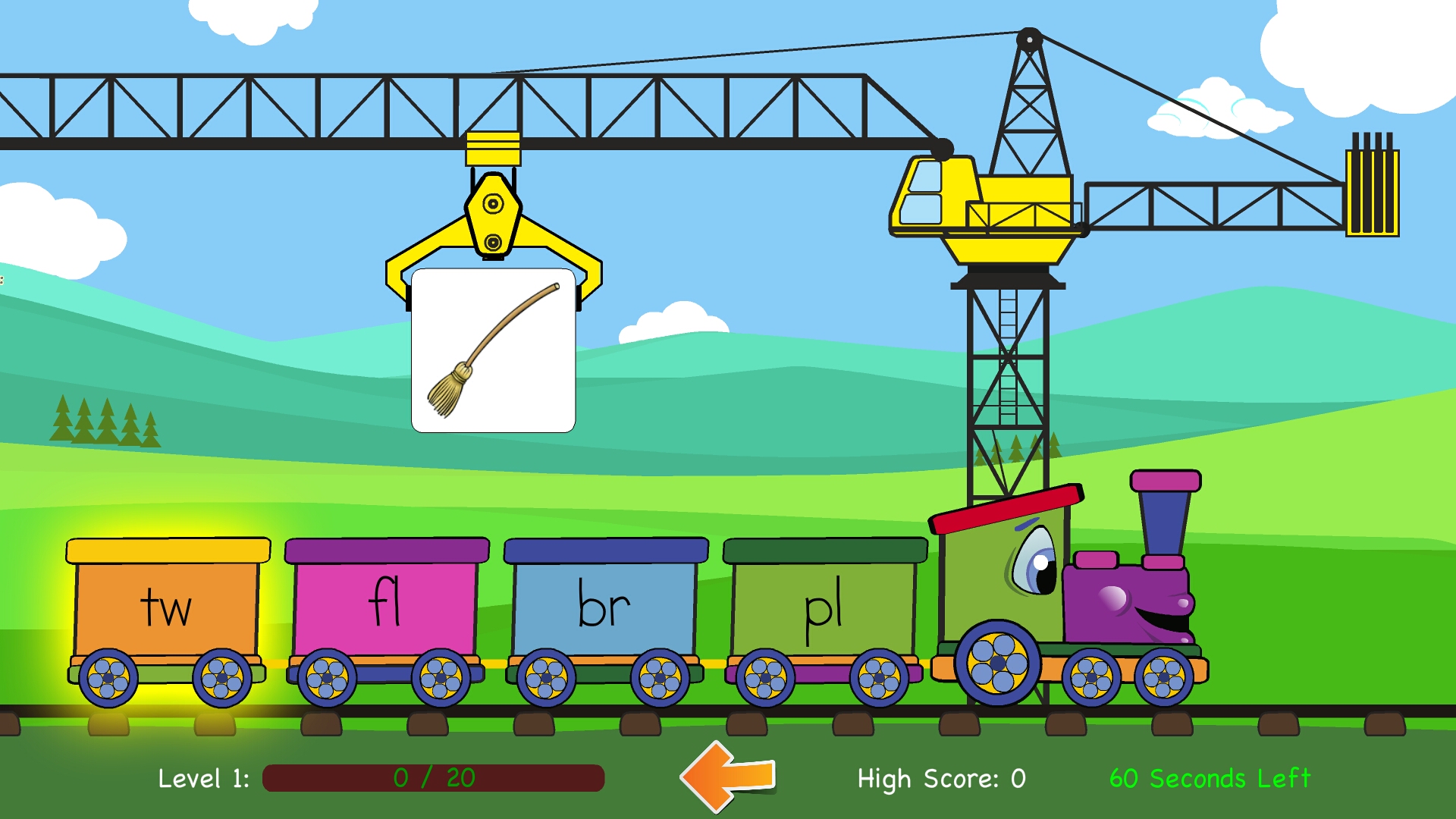This screenshot has height=819, width=1456.
Task: Click the '60 Seconds Left' timer
Action: tap(1210, 777)
